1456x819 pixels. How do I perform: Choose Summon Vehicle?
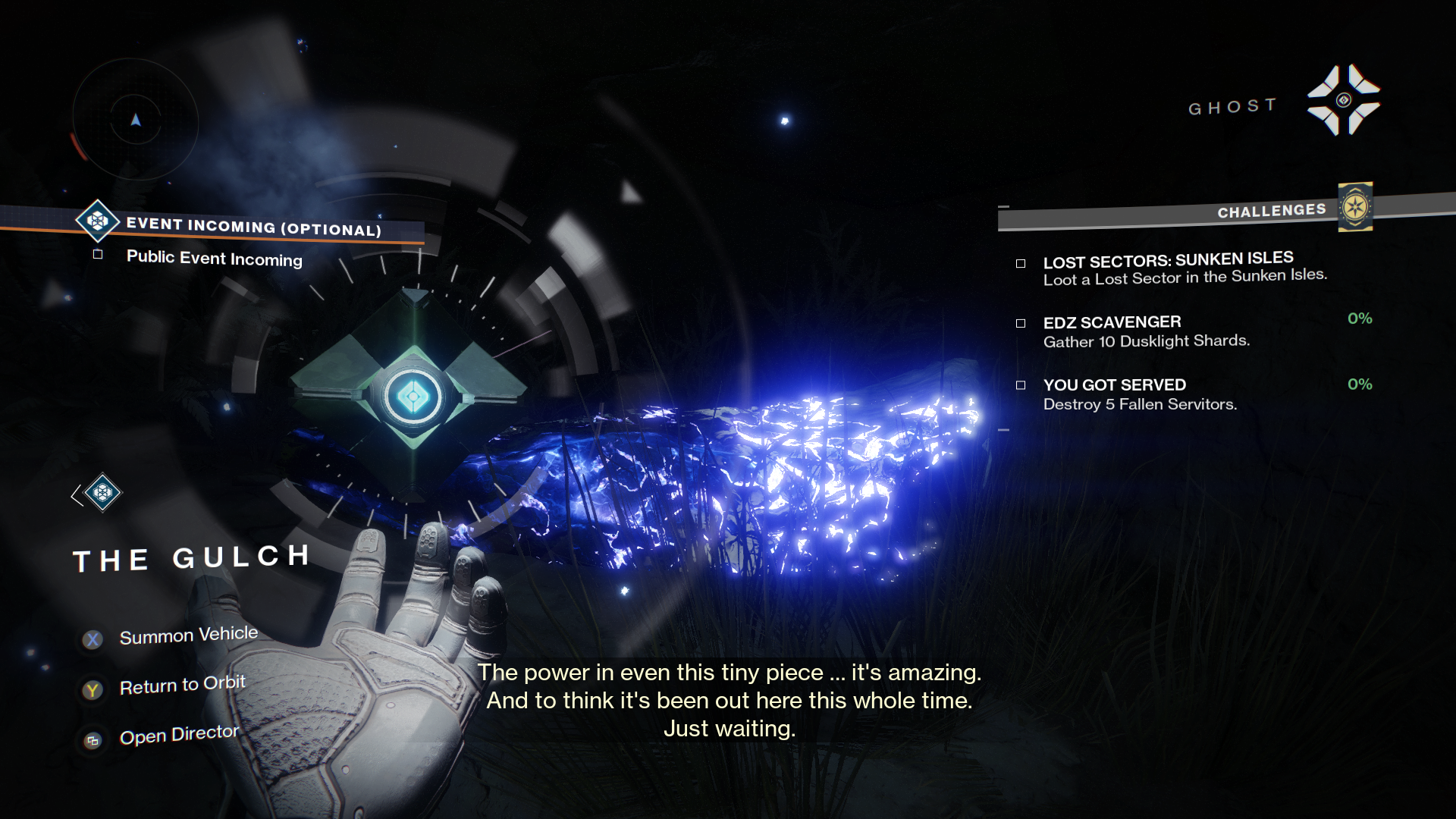tap(188, 635)
